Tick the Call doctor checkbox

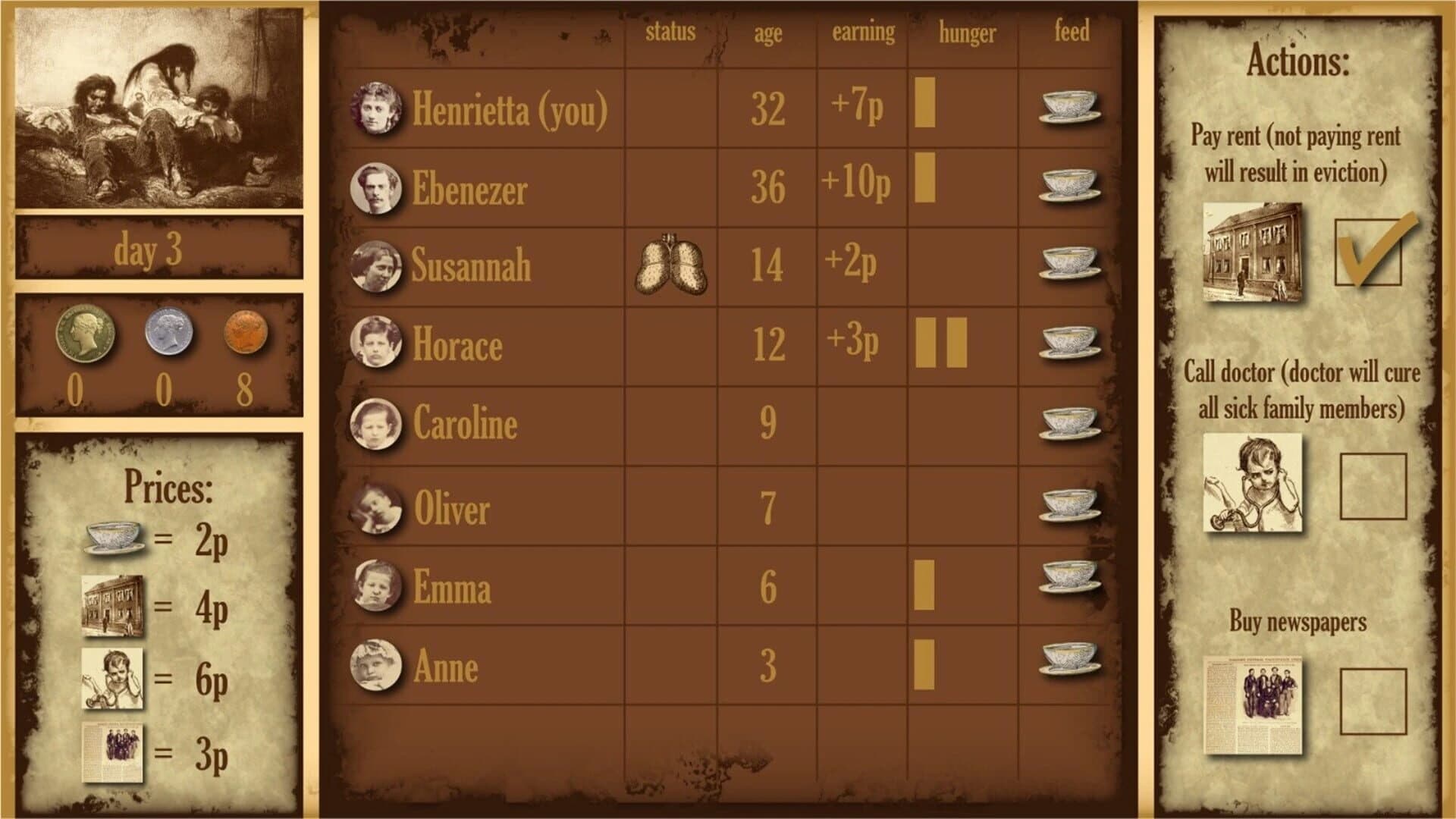pos(1373,486)
